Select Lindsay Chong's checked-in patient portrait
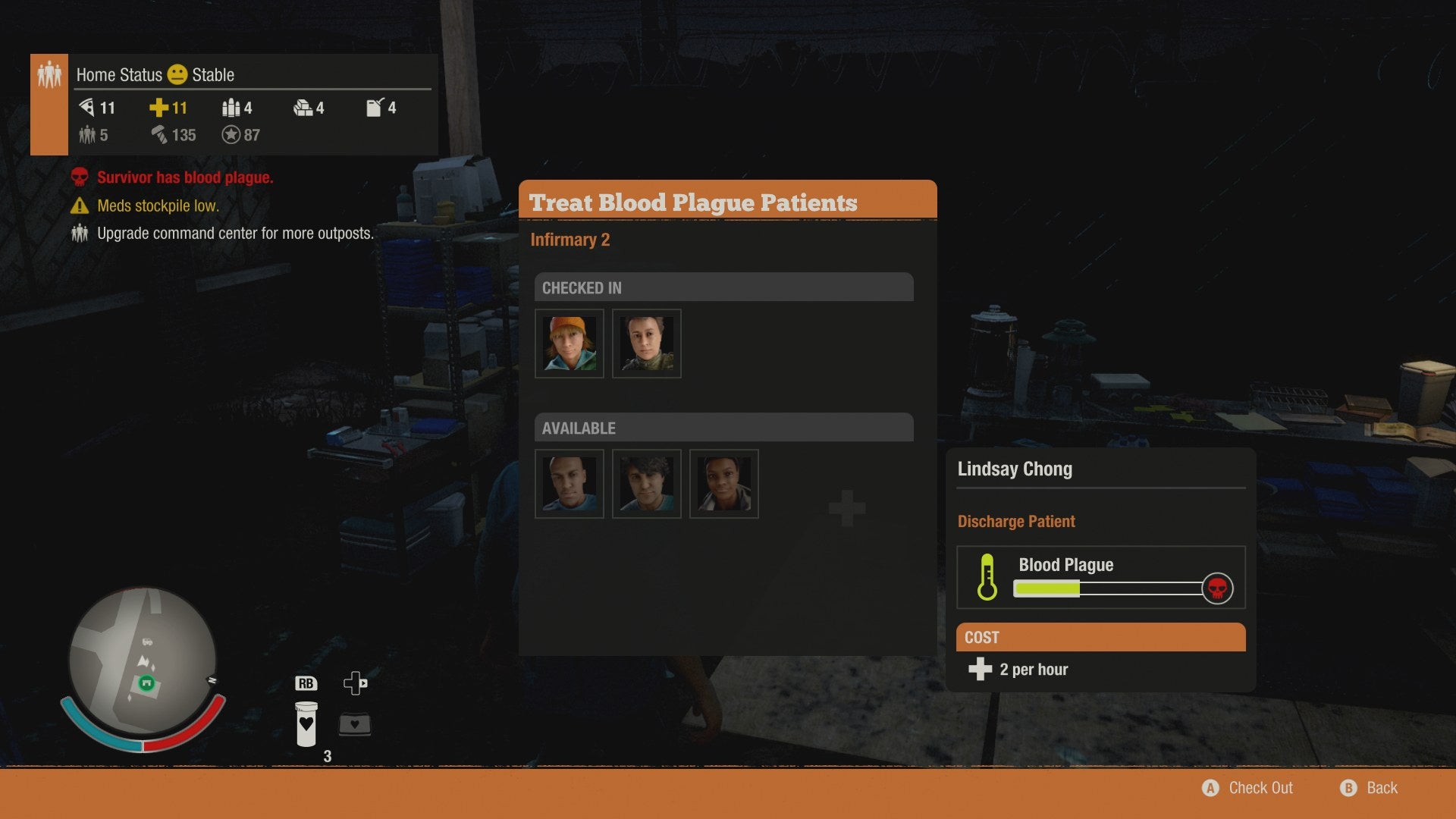Screen dimensions: 1456x819 tap(569, 343)
